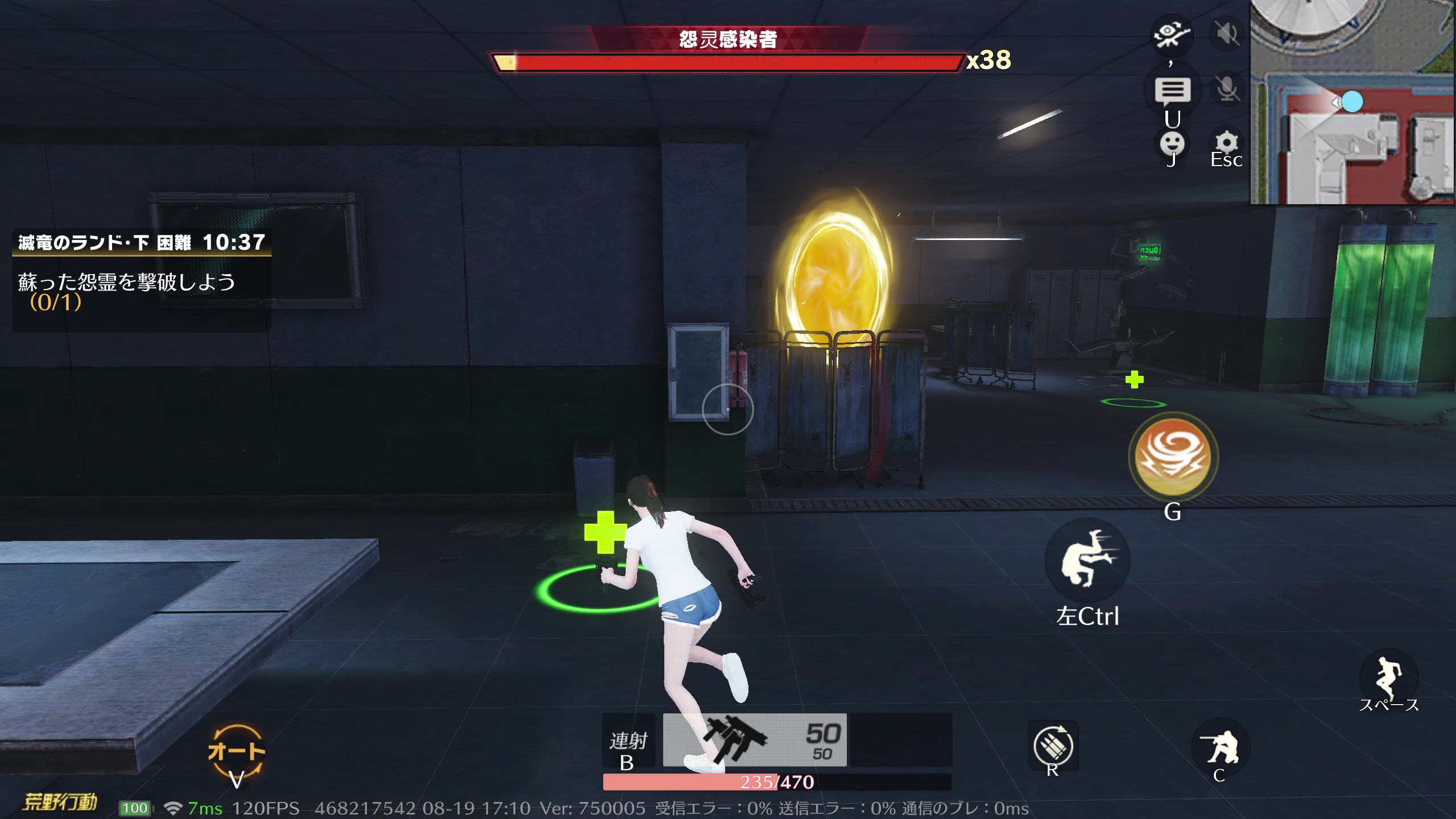
Task: Reload ammo with the bullet icon
Action: click(1053, 745)
